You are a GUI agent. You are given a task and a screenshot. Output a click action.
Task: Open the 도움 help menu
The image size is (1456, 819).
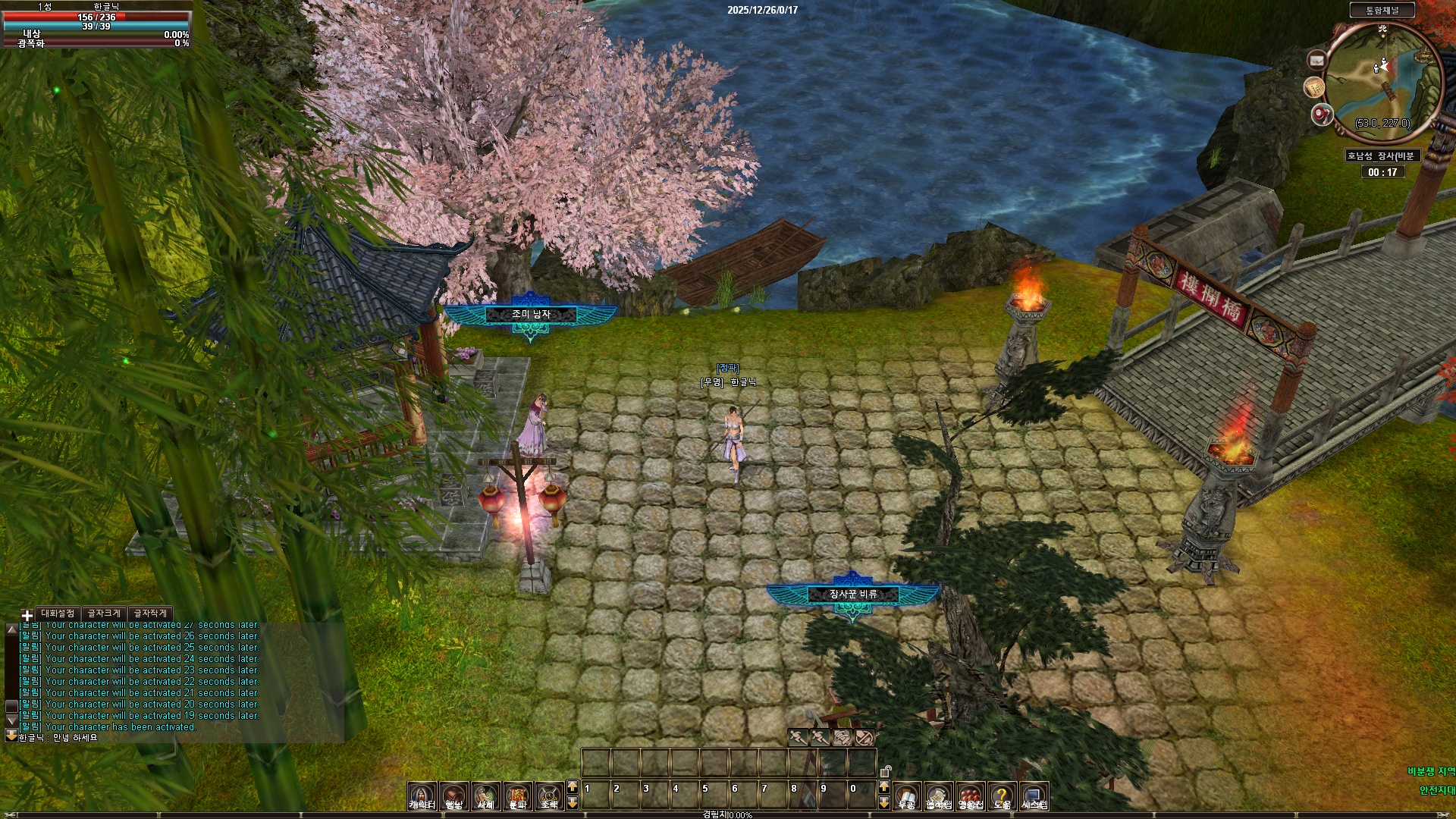(1002, 795)
